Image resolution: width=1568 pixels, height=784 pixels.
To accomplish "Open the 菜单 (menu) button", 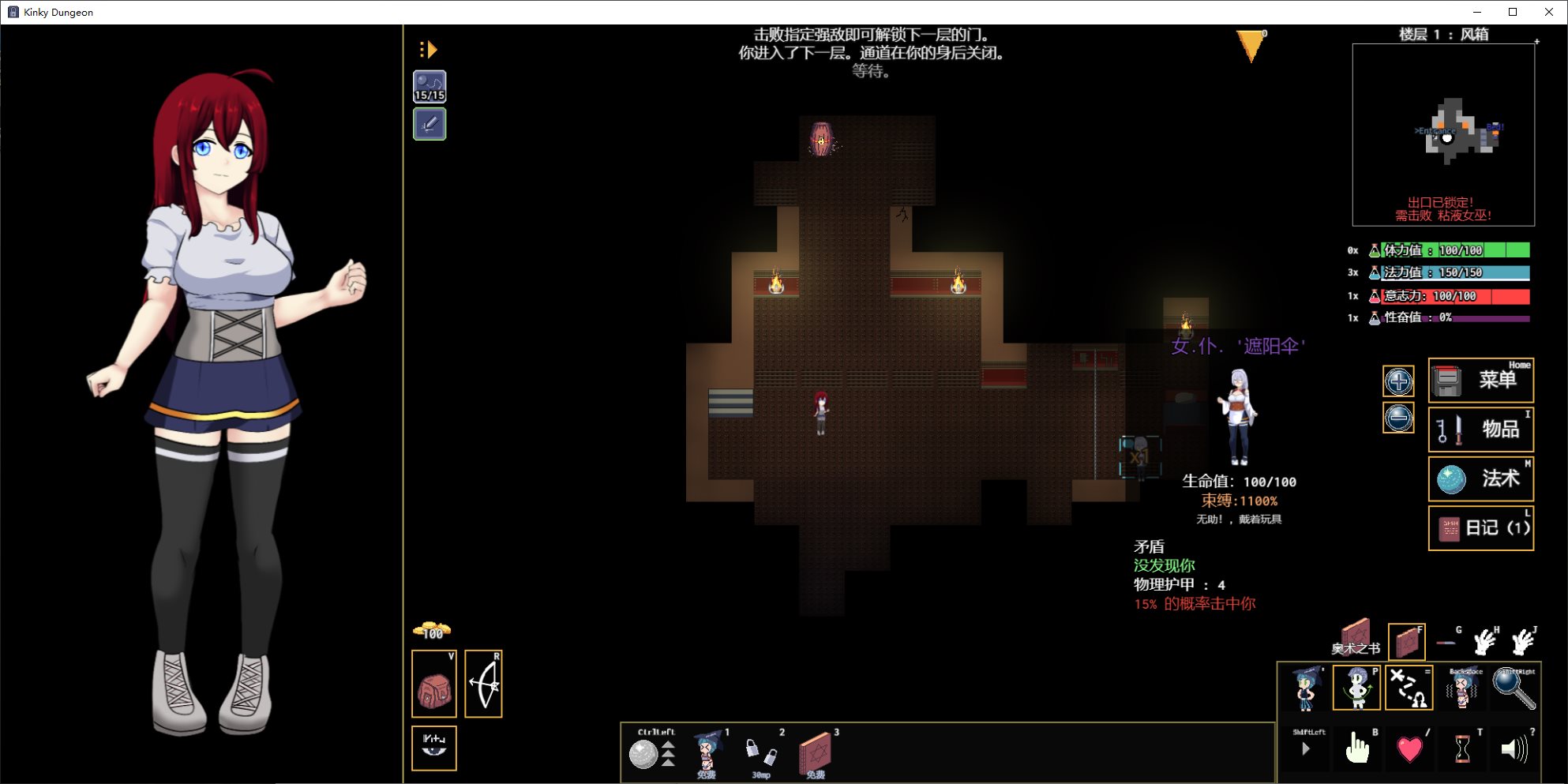I will click(1480, 381).
